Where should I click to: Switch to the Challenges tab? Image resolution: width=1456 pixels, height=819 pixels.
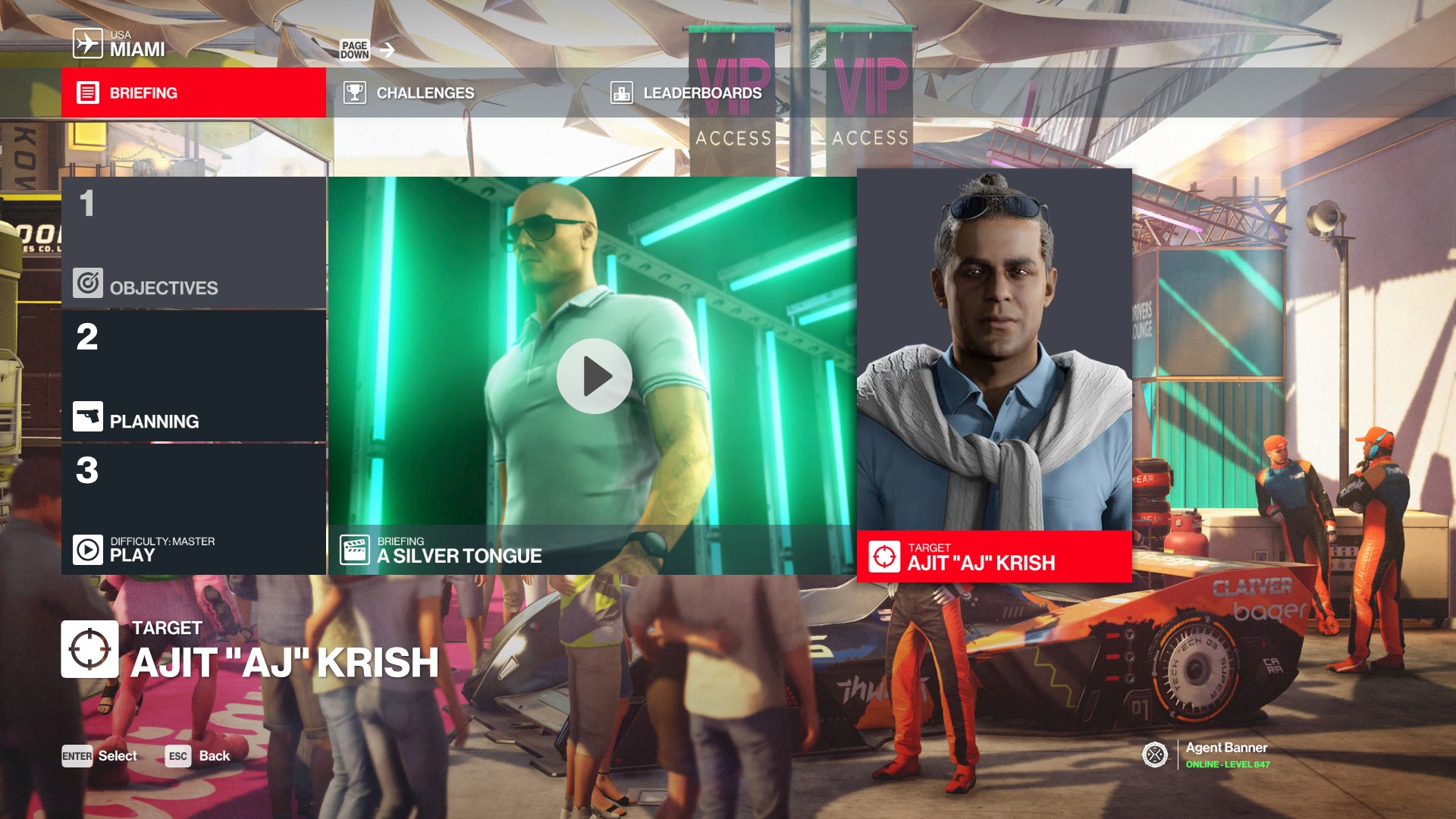point(423,93)
